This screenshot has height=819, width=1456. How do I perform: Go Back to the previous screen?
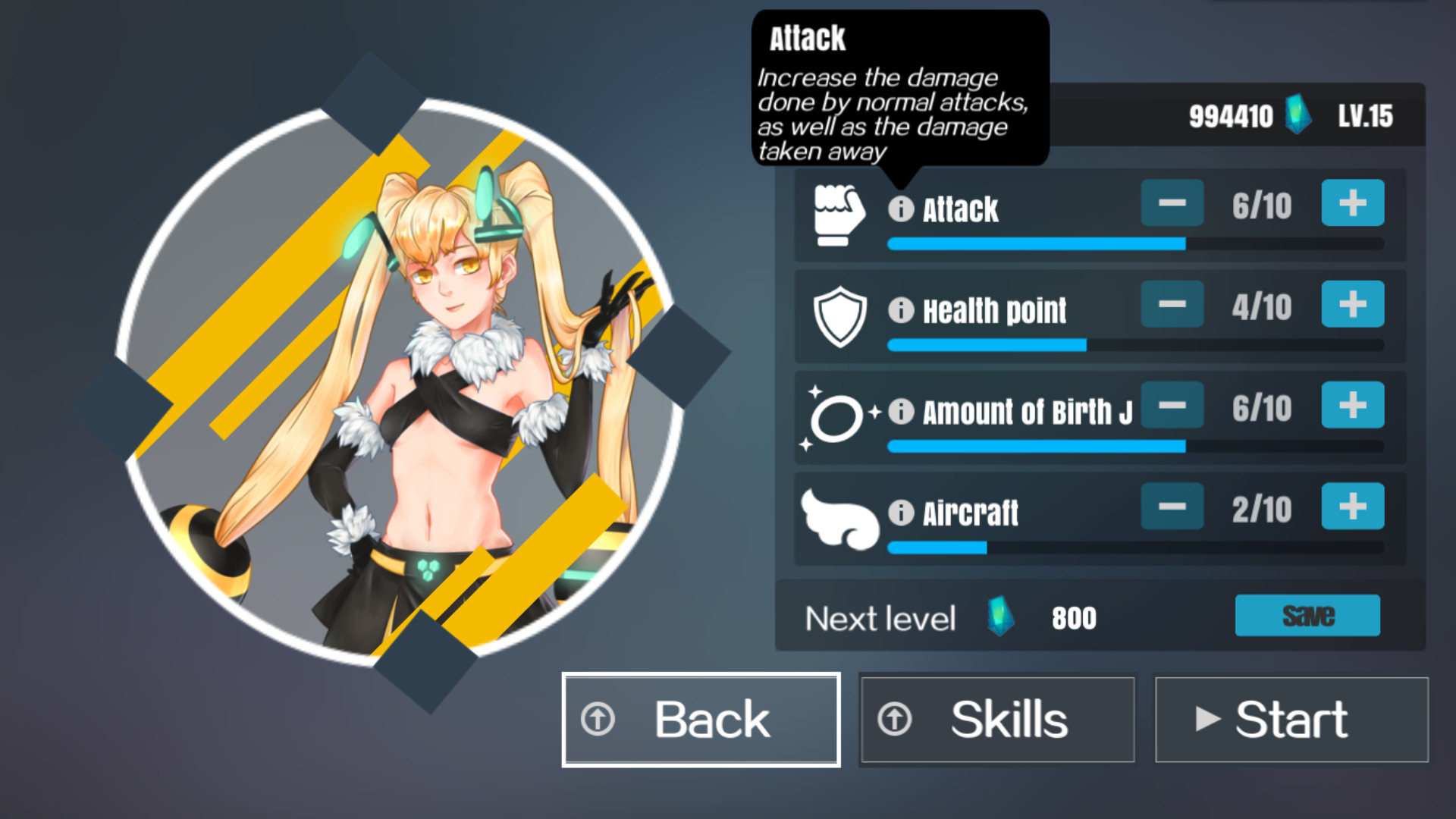pos(699,719)
